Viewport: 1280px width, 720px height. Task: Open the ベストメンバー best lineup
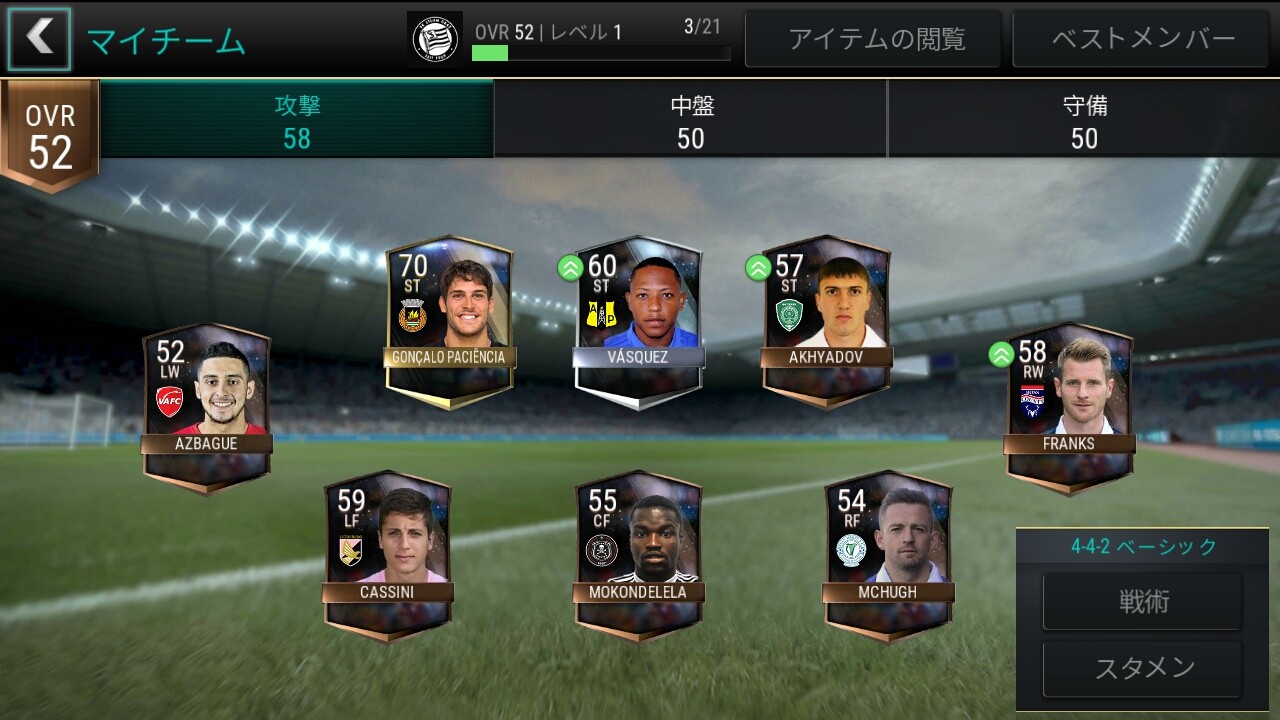tap(1143, 39)
